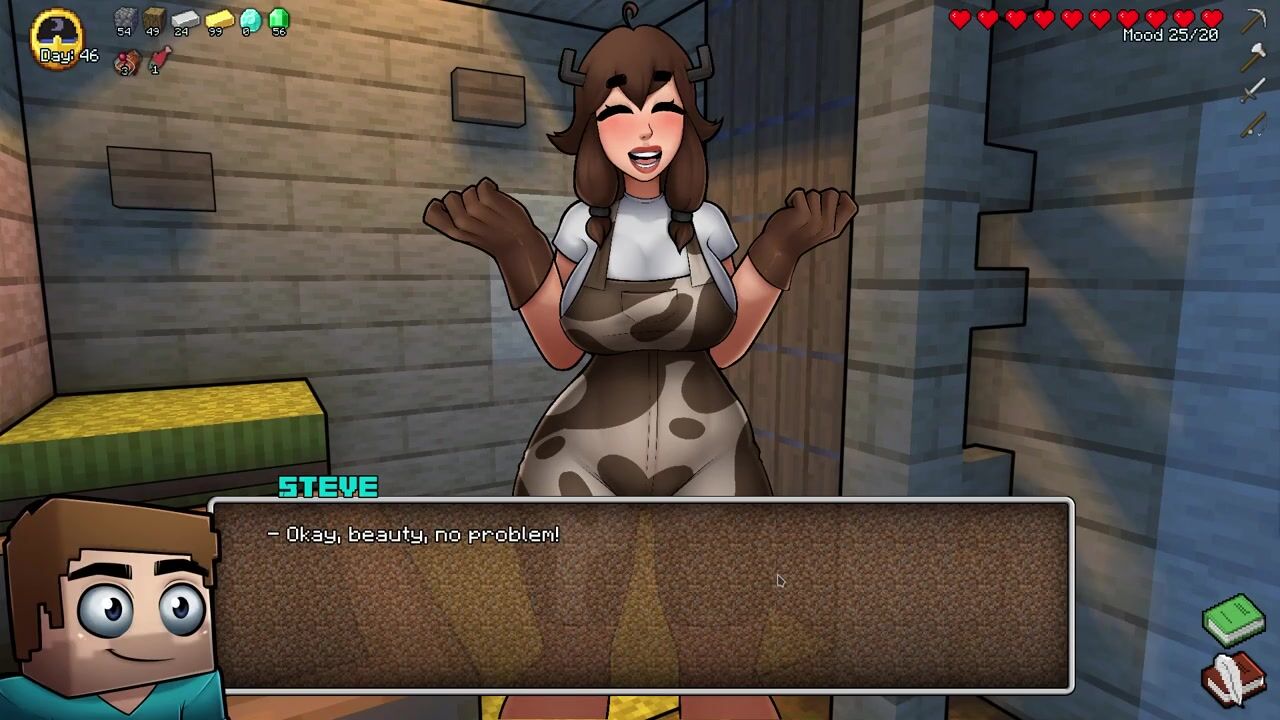
Task: Click the wood block resource icon
Action: [153, 19]
